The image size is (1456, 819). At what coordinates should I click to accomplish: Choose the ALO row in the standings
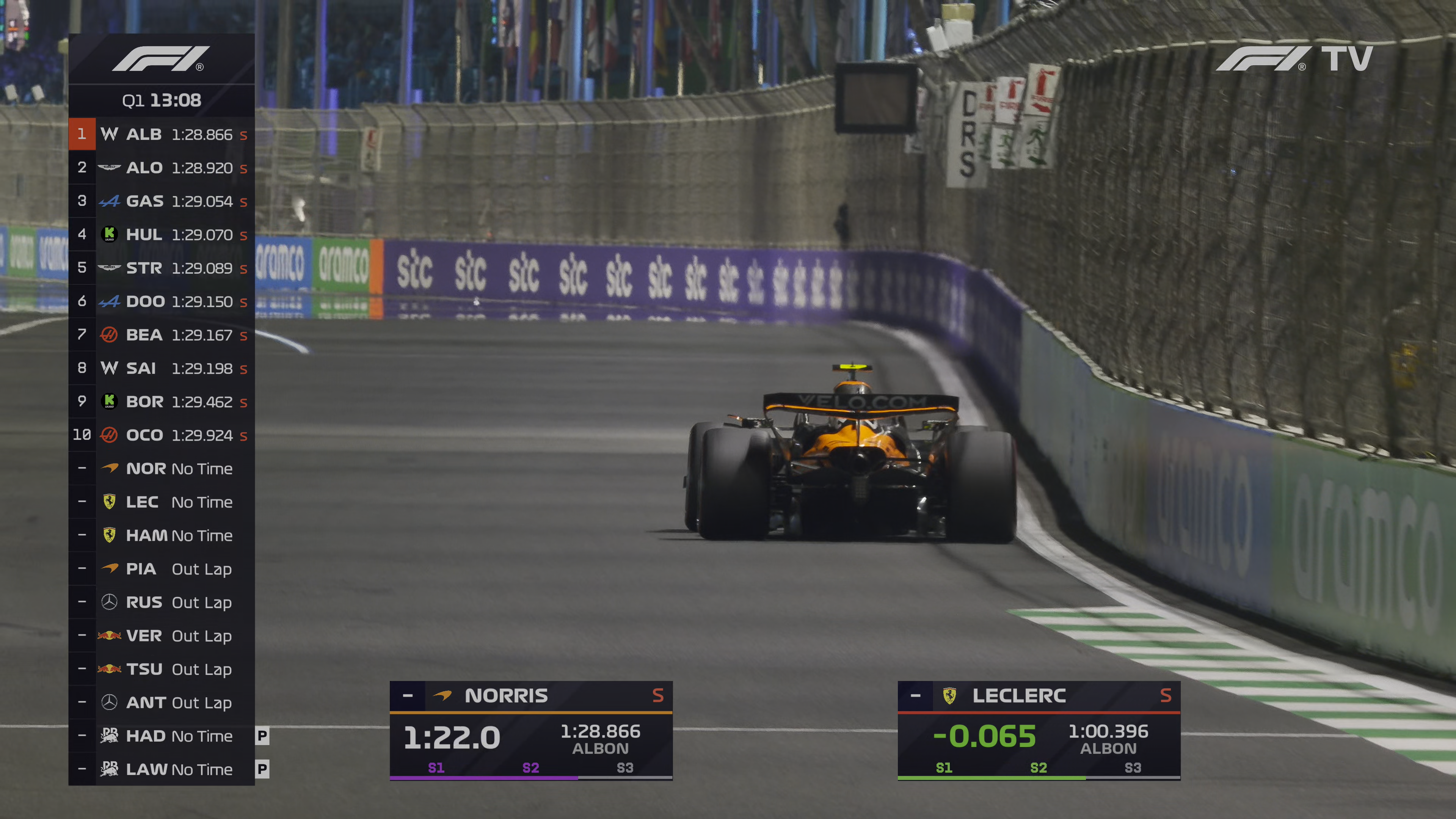click(162, 168)
